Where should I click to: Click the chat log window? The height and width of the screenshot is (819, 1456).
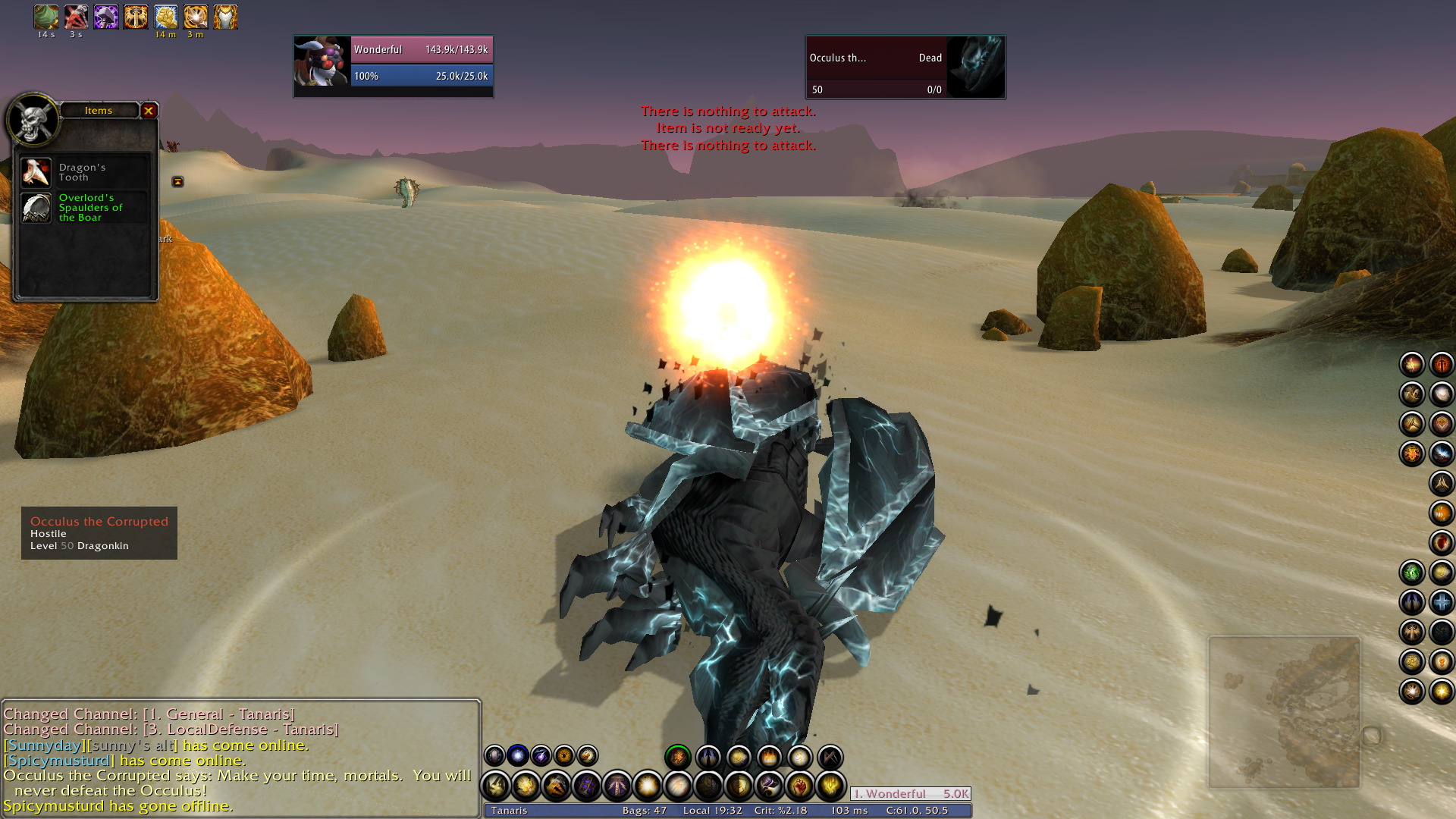pyautogui.click(x=240, y=758)
